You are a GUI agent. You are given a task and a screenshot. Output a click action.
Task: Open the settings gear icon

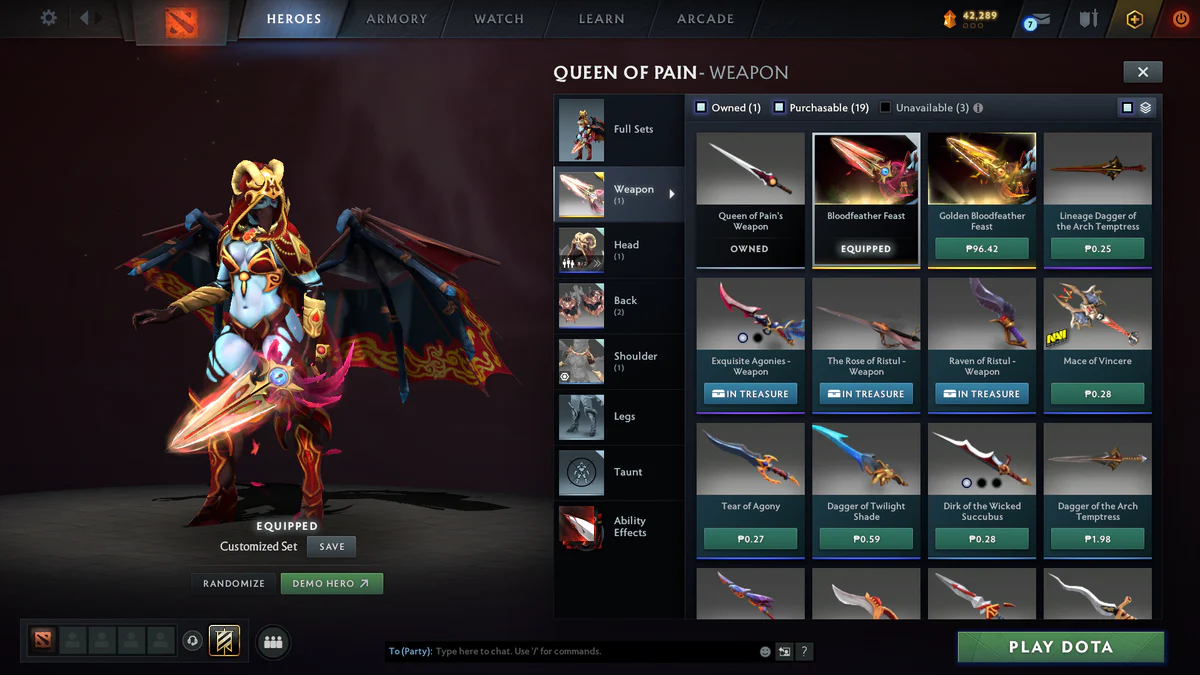[48, 18]
